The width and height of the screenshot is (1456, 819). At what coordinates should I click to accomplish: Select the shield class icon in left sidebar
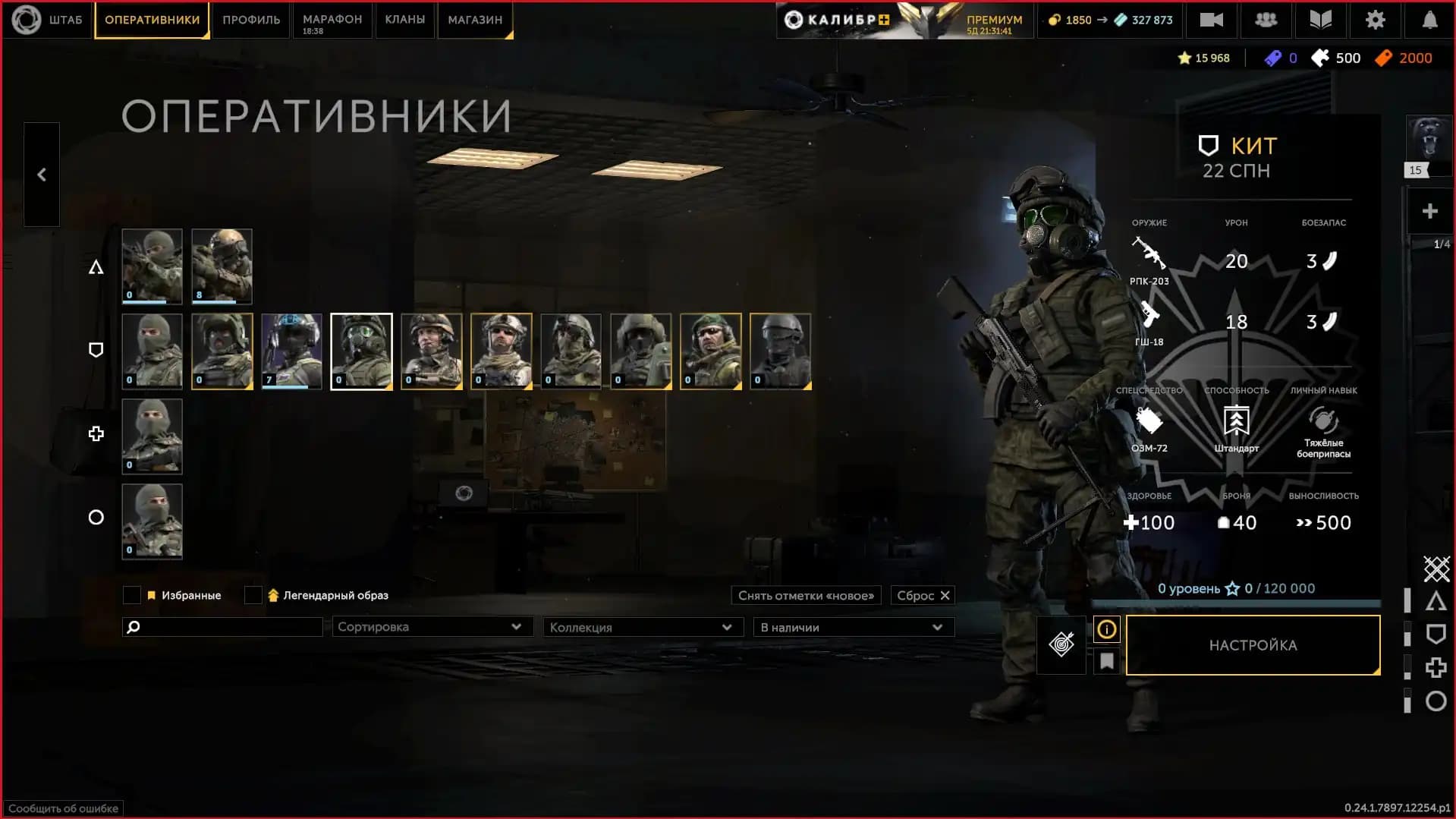click(x=96, y=350)
